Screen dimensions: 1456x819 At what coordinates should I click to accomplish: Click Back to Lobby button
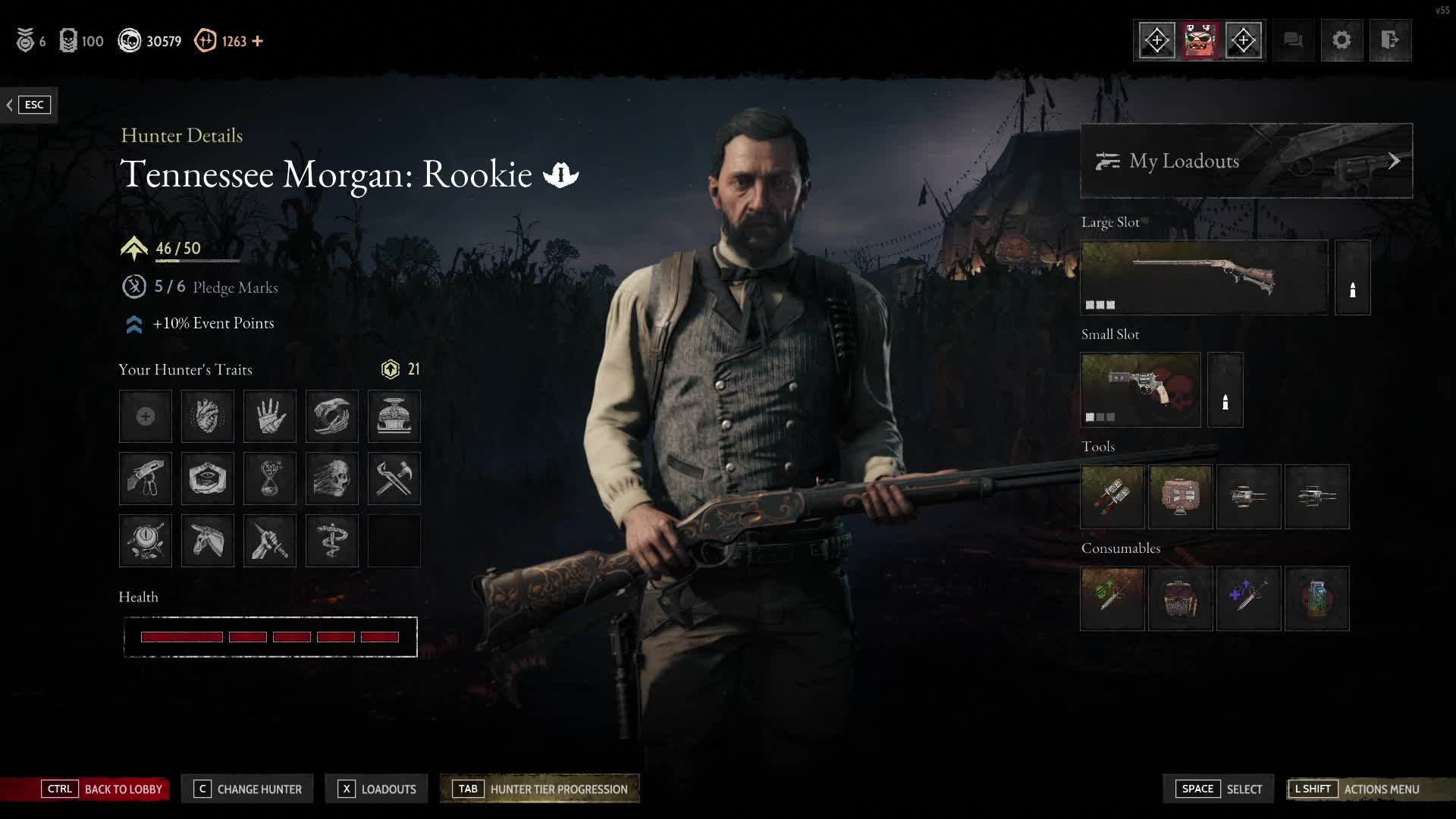(x=104, y=789)
